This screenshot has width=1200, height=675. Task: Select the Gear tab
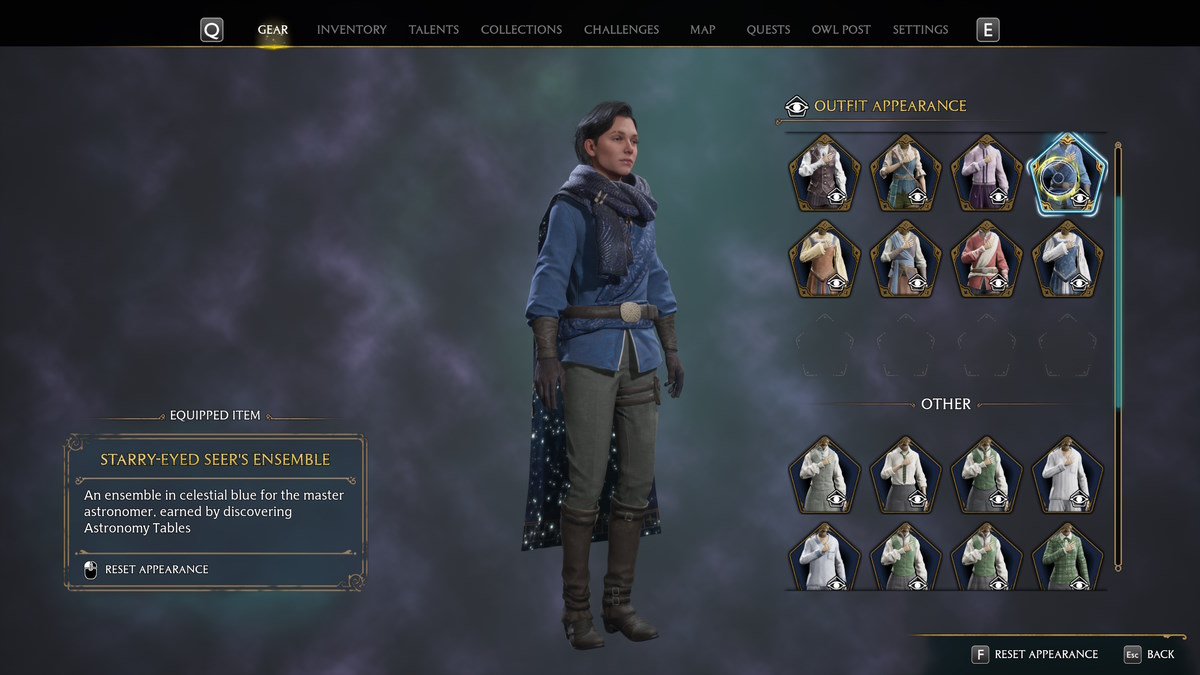[273, 30]
